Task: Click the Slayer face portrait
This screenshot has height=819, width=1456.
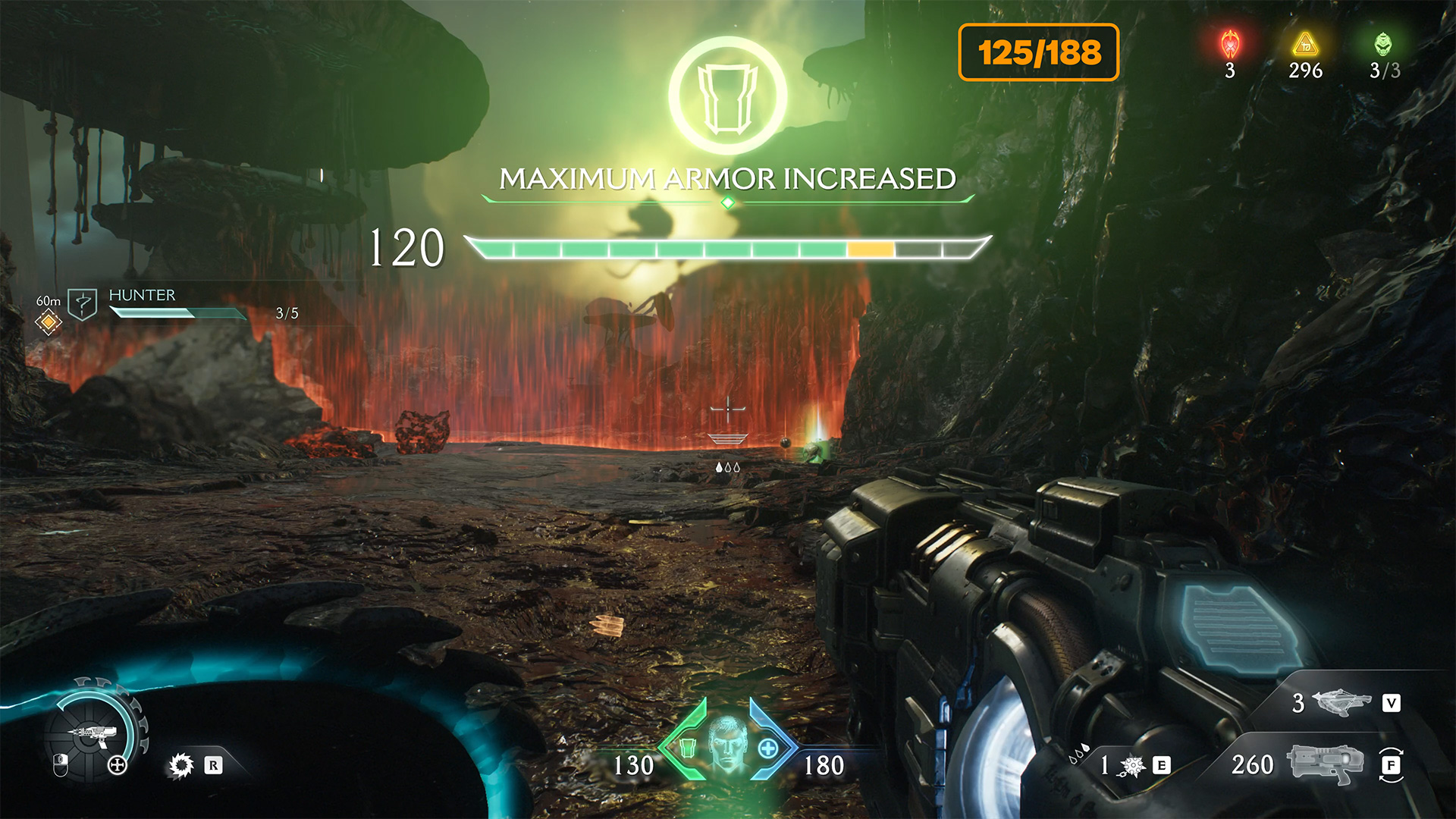Action: point(726,743)
